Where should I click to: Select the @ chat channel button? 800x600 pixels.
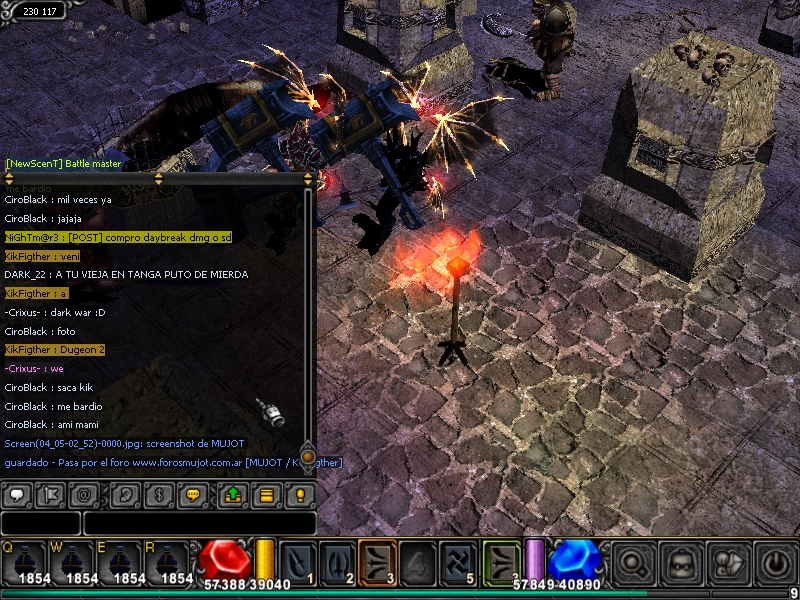86,494
